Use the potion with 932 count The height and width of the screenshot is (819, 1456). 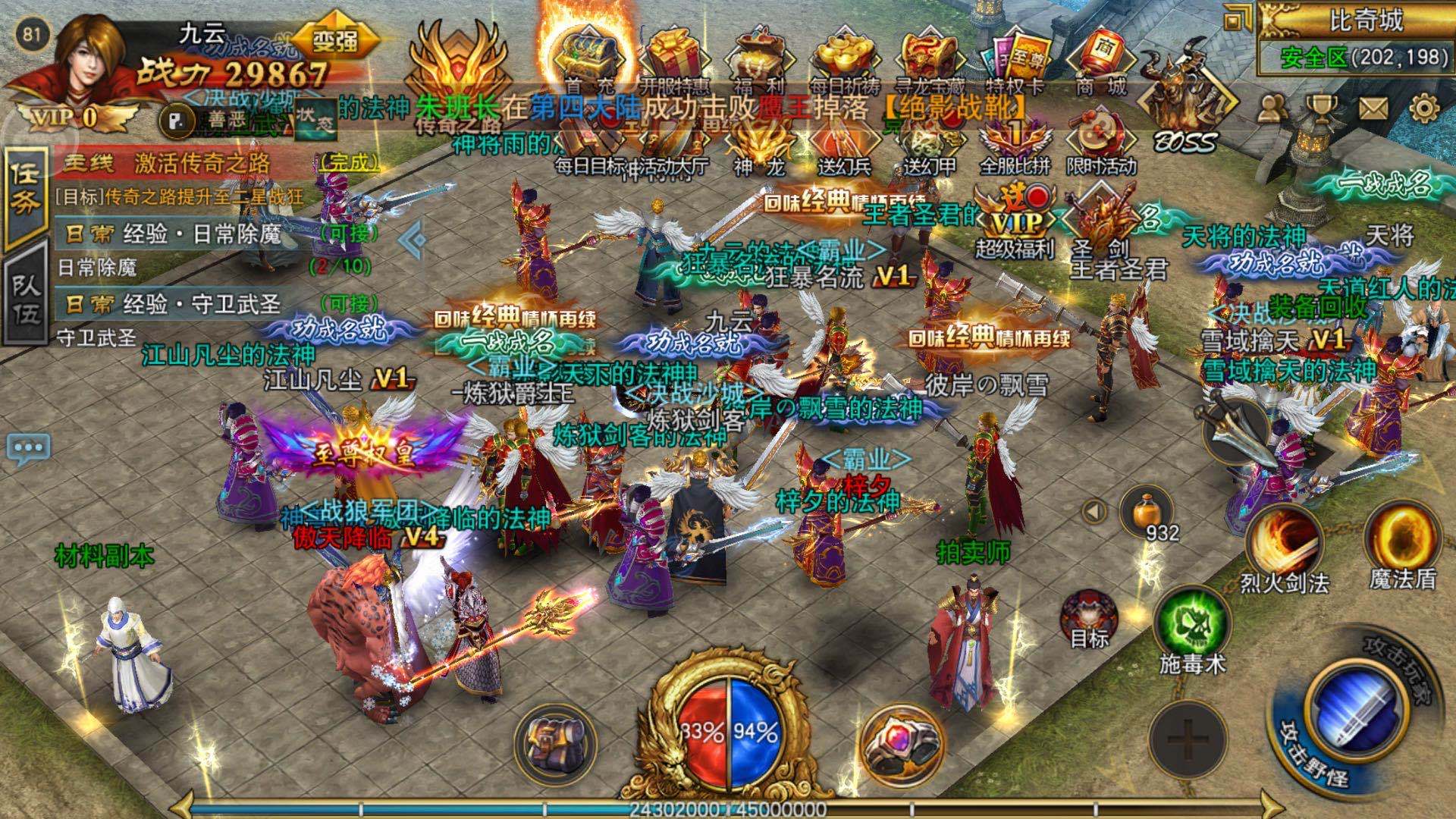[x=1147, y=510]
